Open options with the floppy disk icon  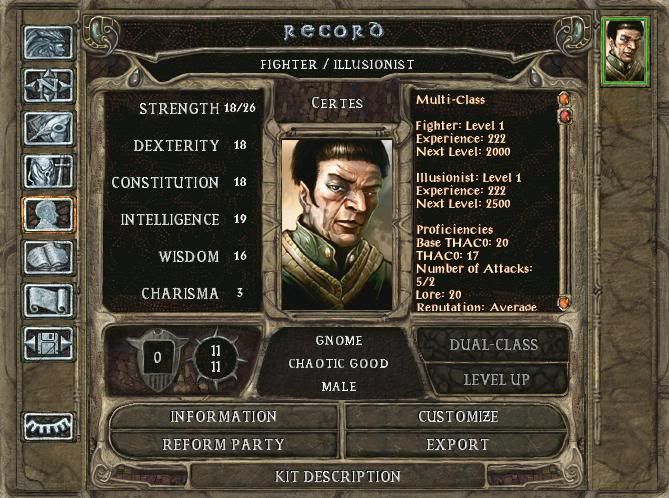coord(48,344)
